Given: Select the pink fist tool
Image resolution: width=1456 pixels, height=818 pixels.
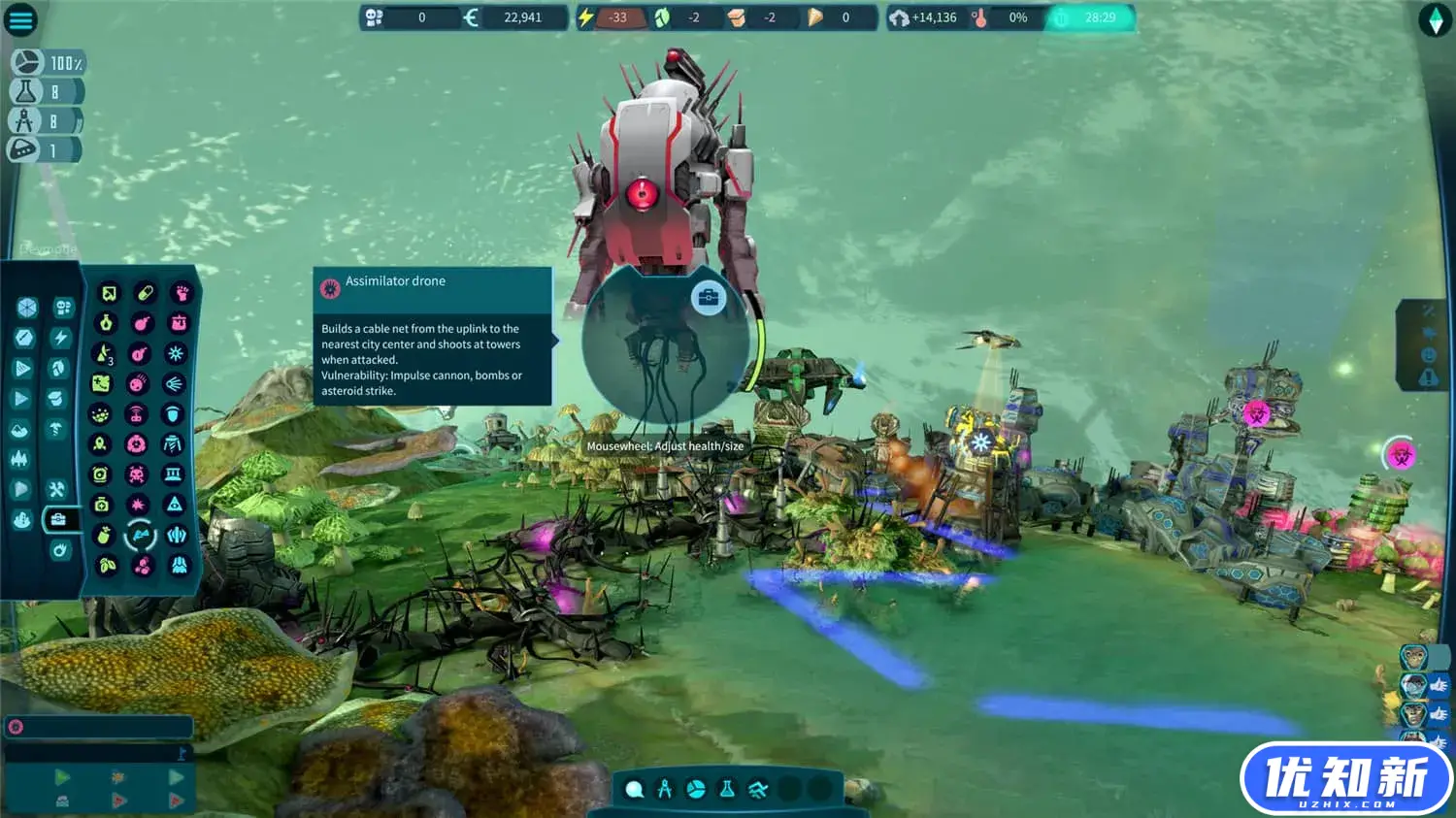Looking at the screenshot, I should (x=181, y=293).
